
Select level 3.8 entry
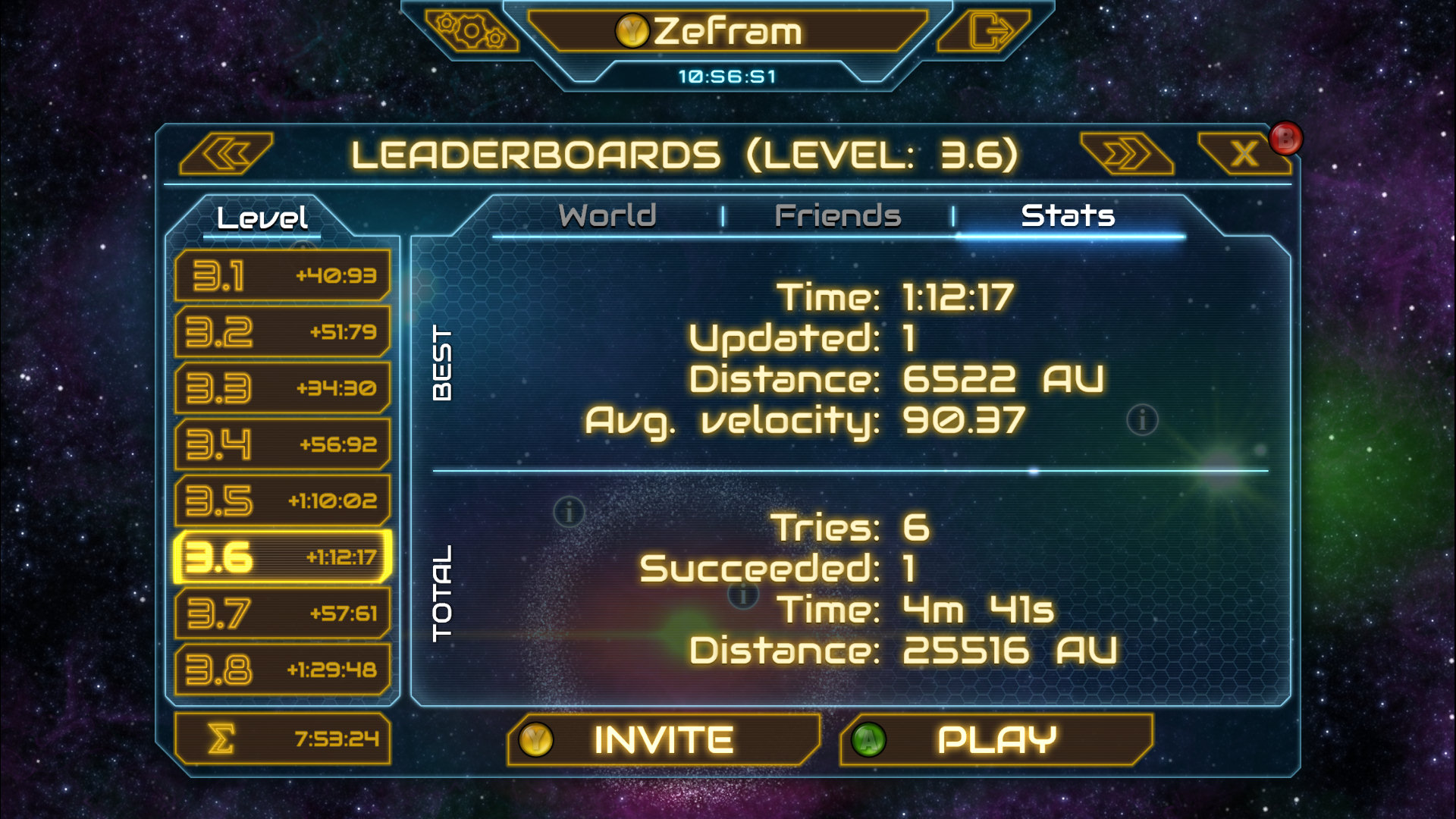(x=283, y=669)
